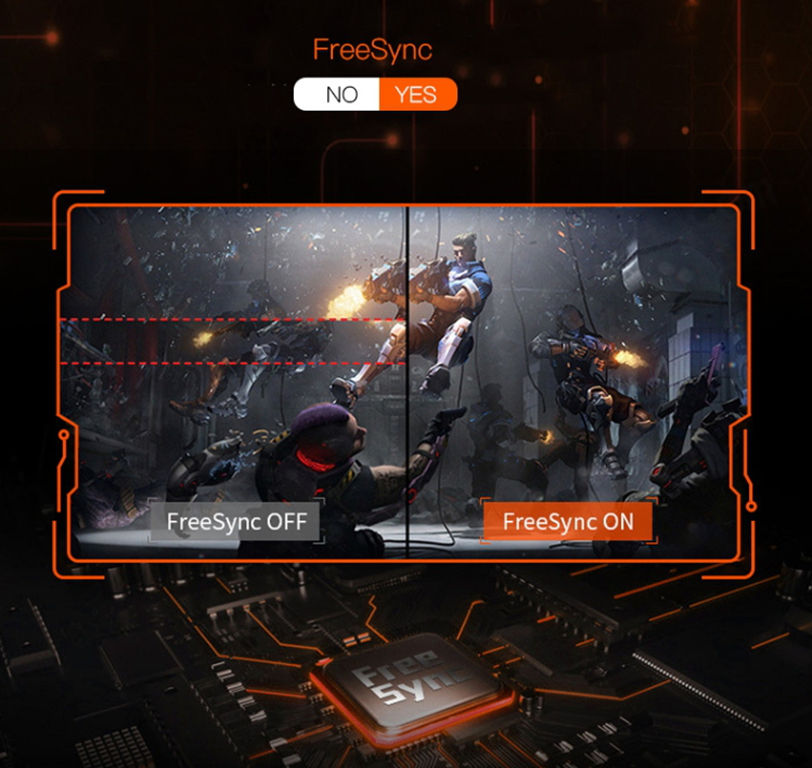Screen dimensions: 812x768
Task: Choose the orange FreeSync ON label
Action: [x=566, y=521]
